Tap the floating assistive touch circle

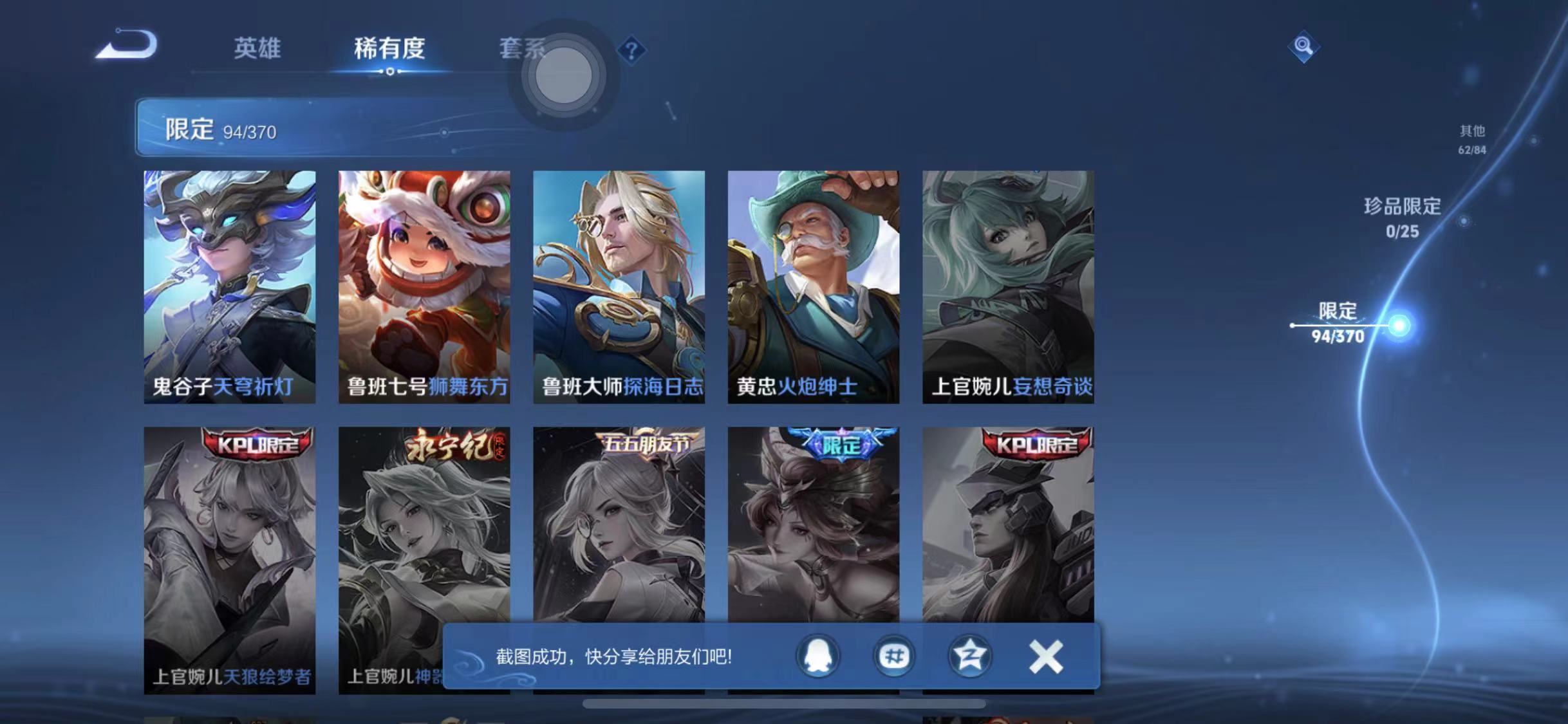click(x=563, y=76)
